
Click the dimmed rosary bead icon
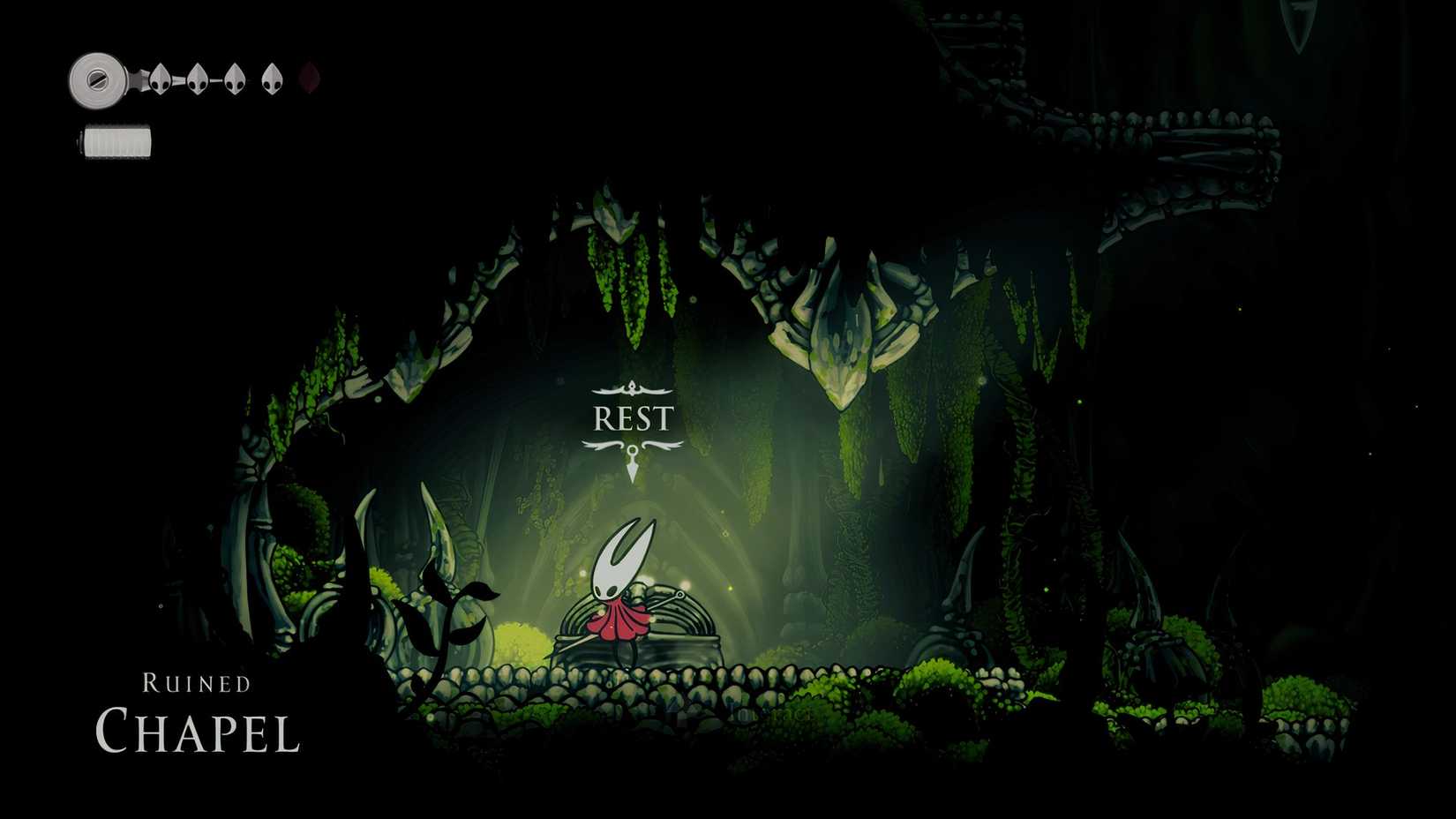(308, 78)
